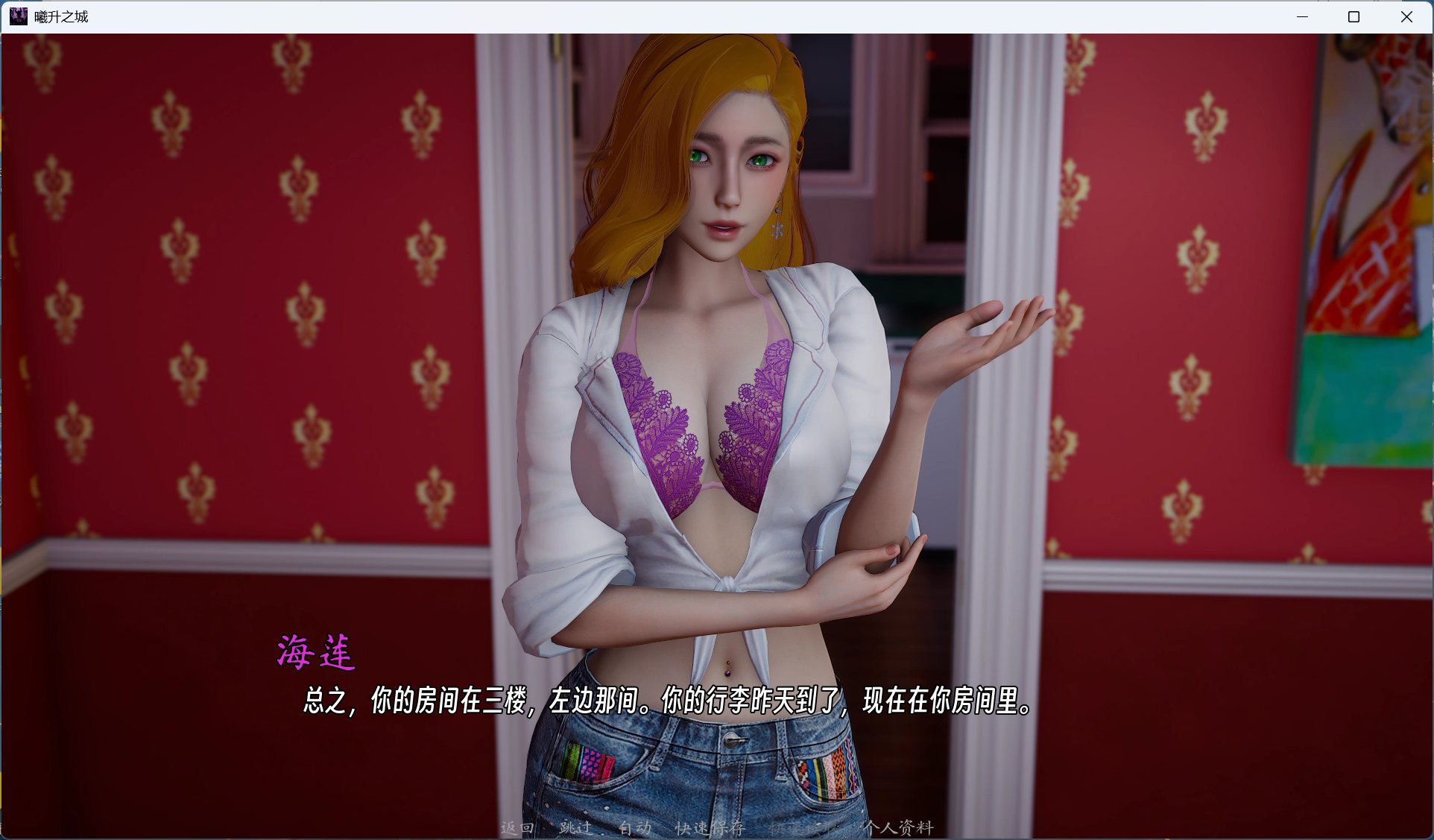Open the 个人资料 profile screen
Viewport: 1434px width, 840px height.
click(900, 829)
